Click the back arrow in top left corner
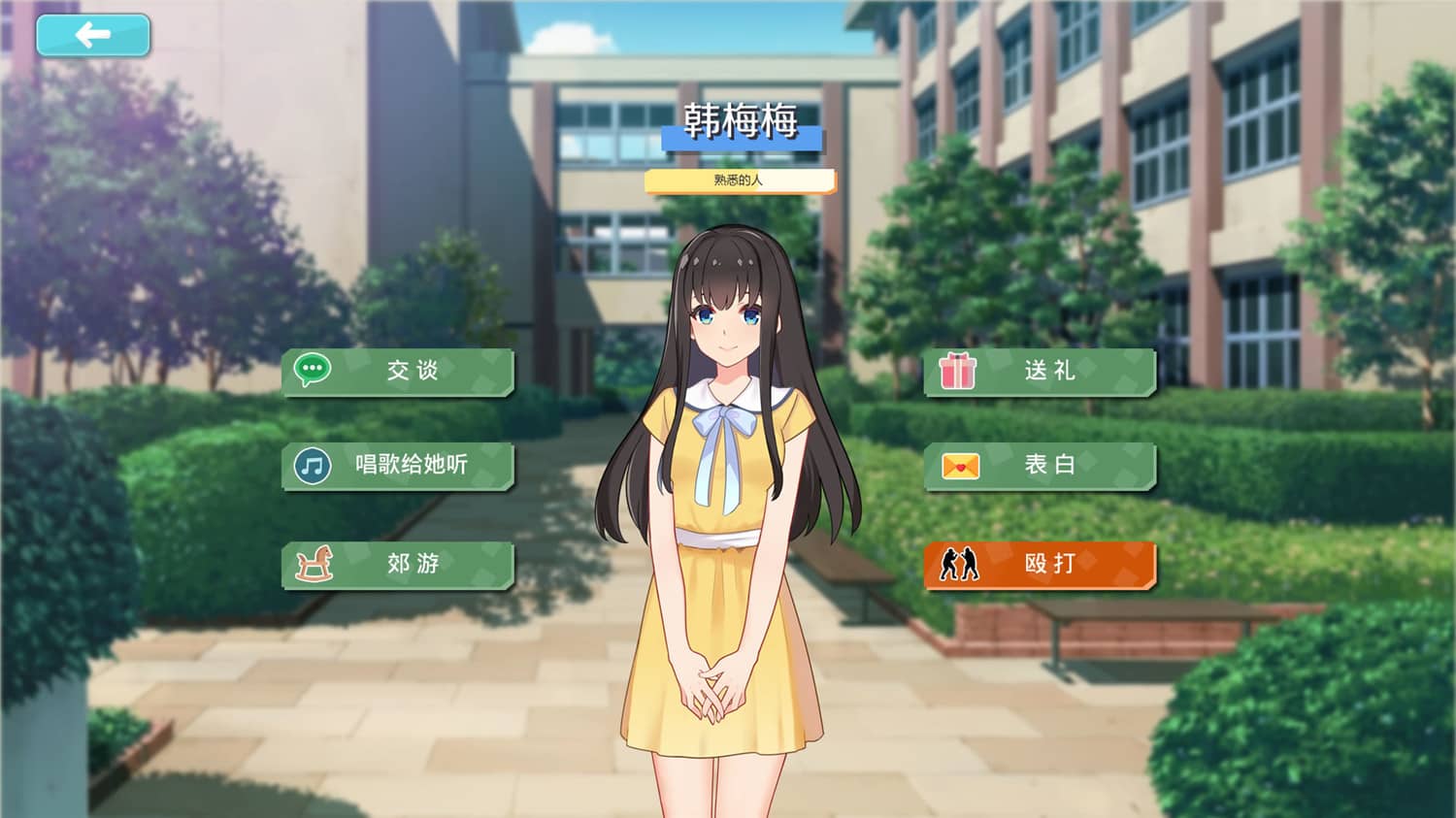Screen dimensions: 1456x818 [91, 35]
